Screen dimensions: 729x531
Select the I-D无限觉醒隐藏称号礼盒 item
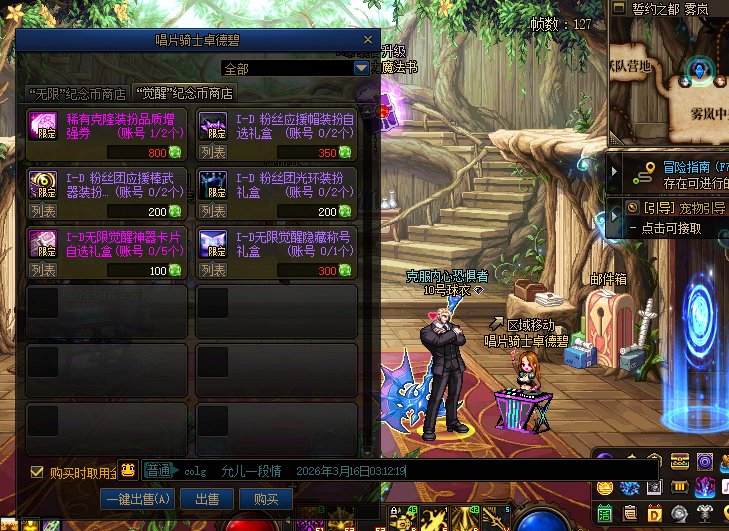point(277,243)
